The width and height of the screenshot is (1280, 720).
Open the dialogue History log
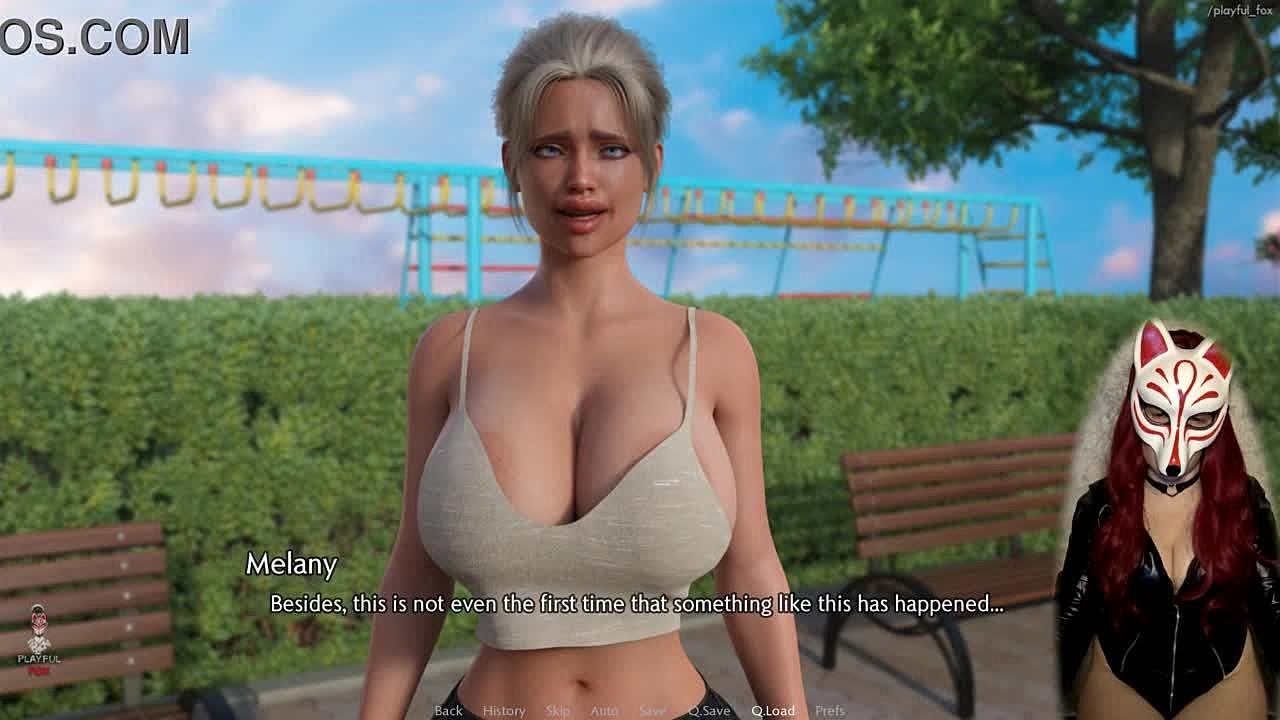(503, 710)
